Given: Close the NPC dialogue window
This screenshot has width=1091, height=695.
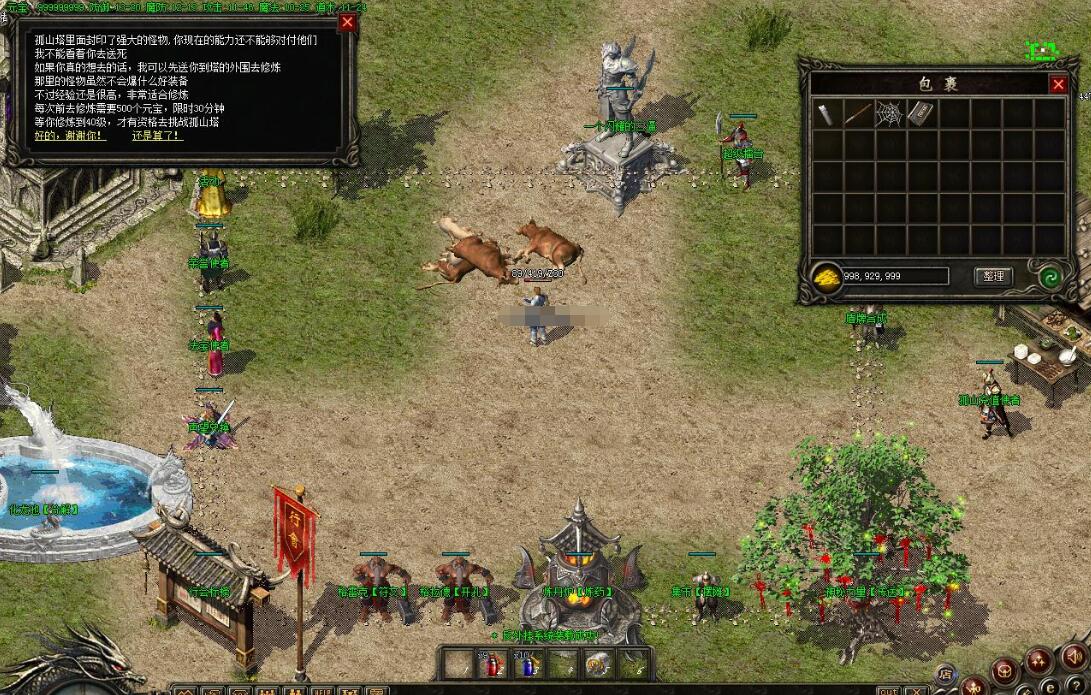Looking at the screenshot, I should [x=347, y=22].
